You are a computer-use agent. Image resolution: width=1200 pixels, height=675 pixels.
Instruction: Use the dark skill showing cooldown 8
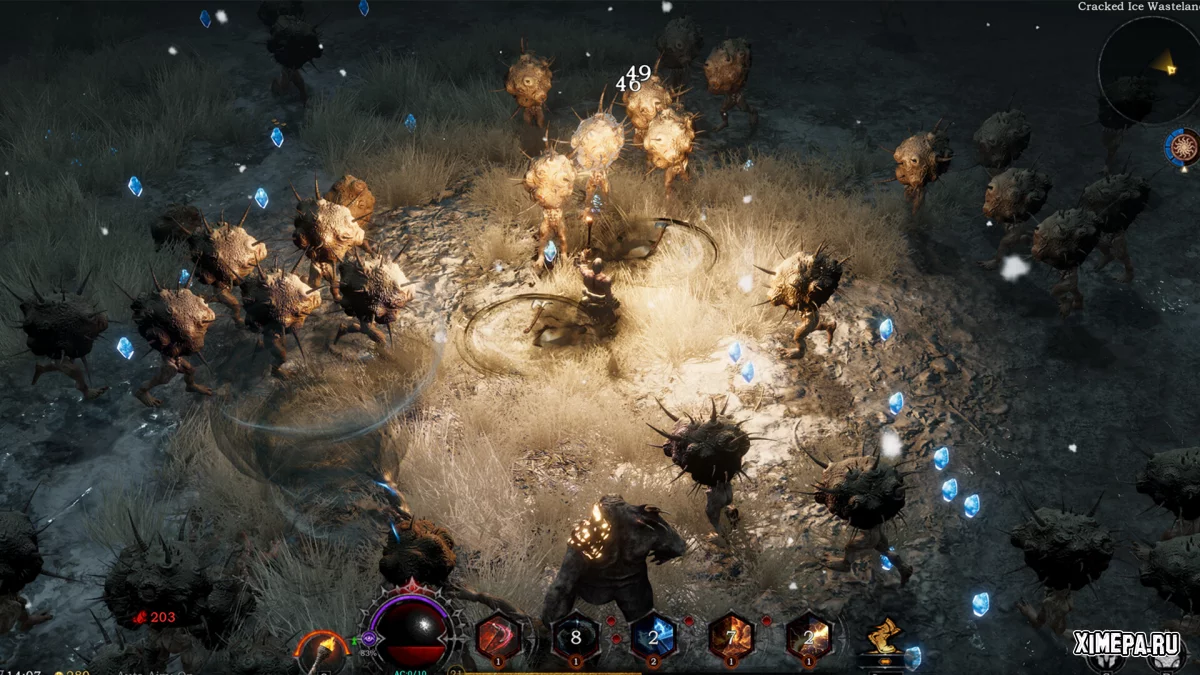point(575,635)
